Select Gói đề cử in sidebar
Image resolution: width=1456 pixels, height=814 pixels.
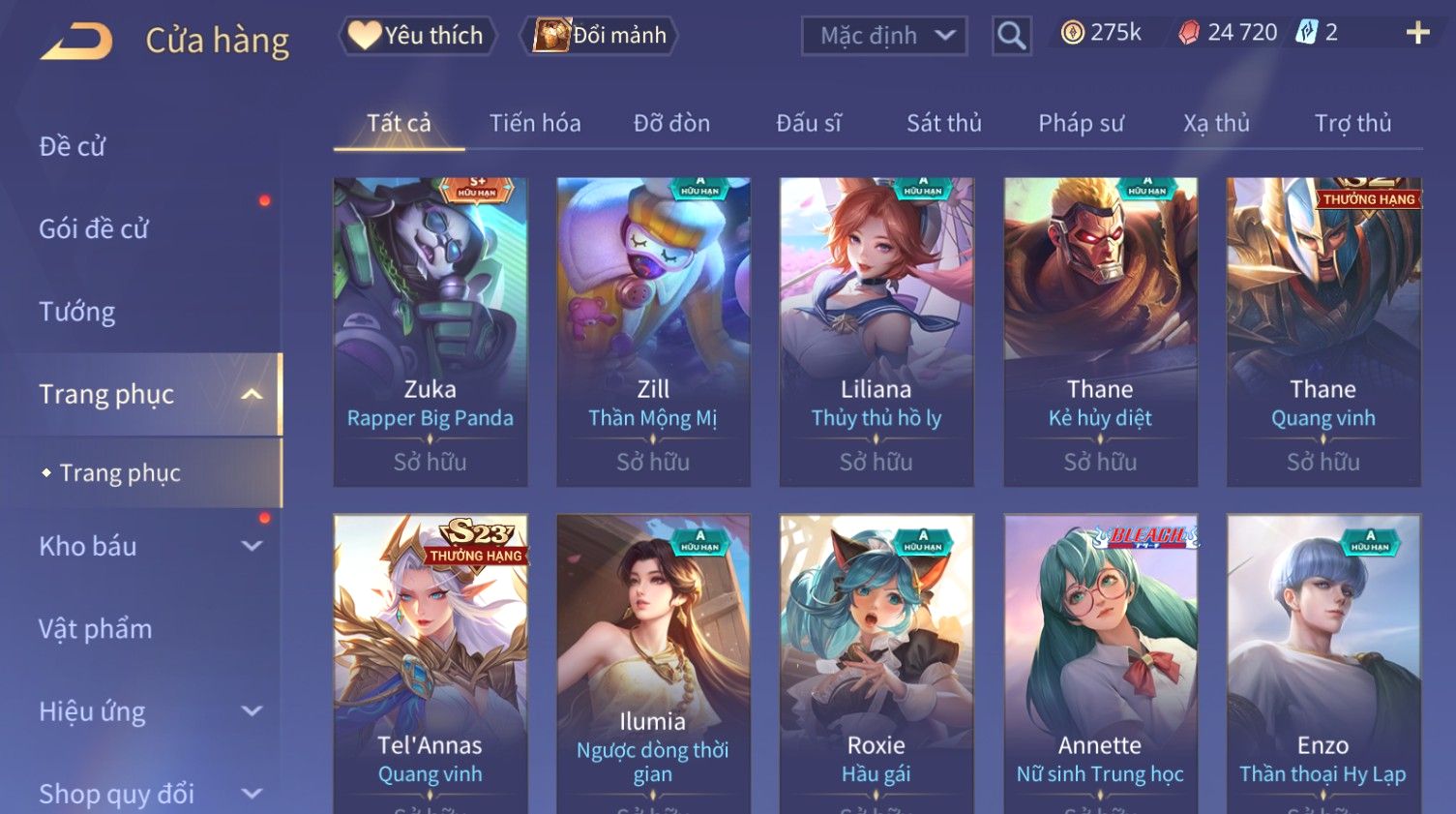point(94,228)
